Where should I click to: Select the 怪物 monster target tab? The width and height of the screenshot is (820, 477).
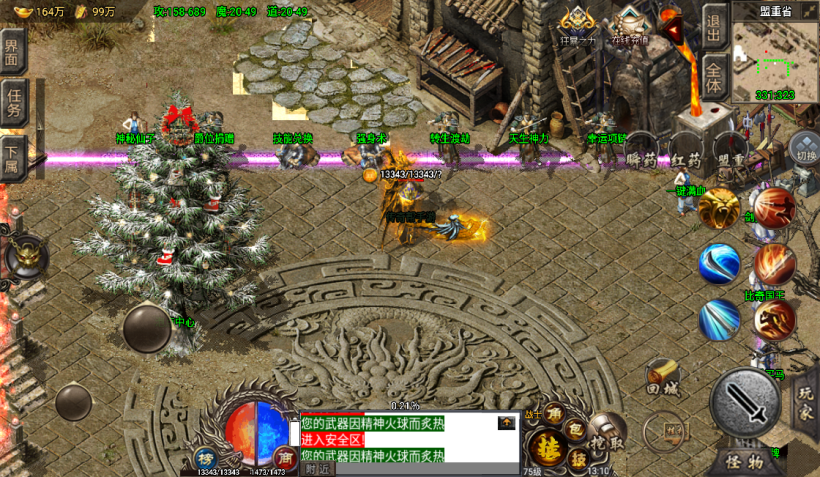pyautogui.click(x=745, y=461)
